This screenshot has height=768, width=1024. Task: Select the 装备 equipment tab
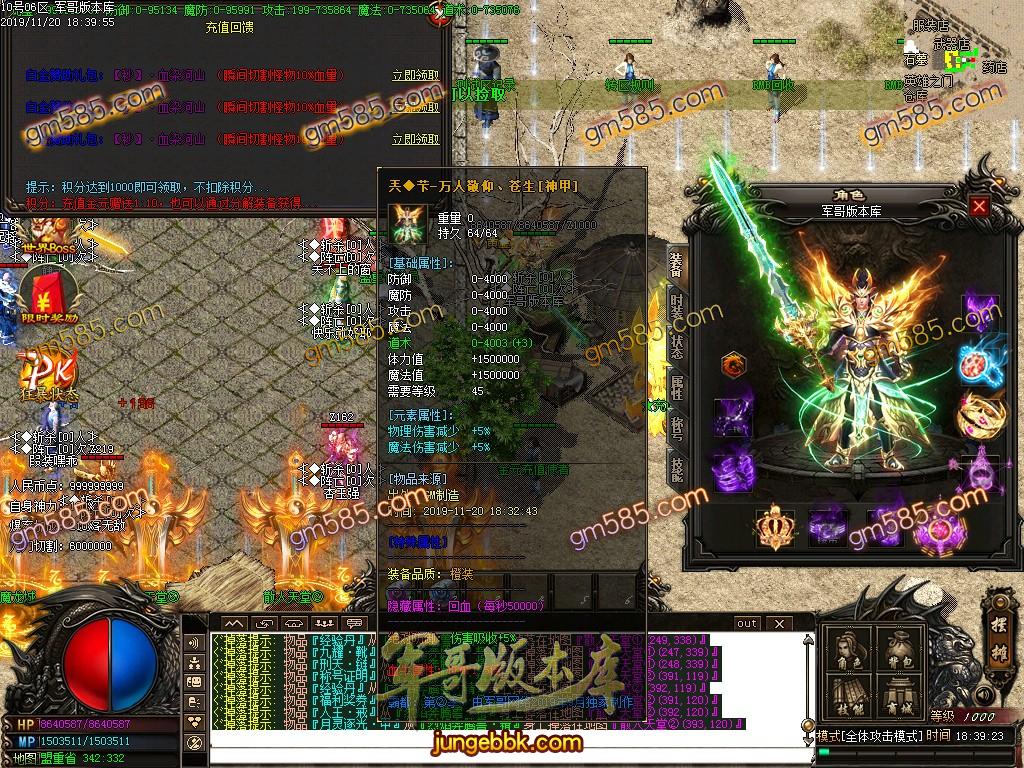(x=677, y=262)
